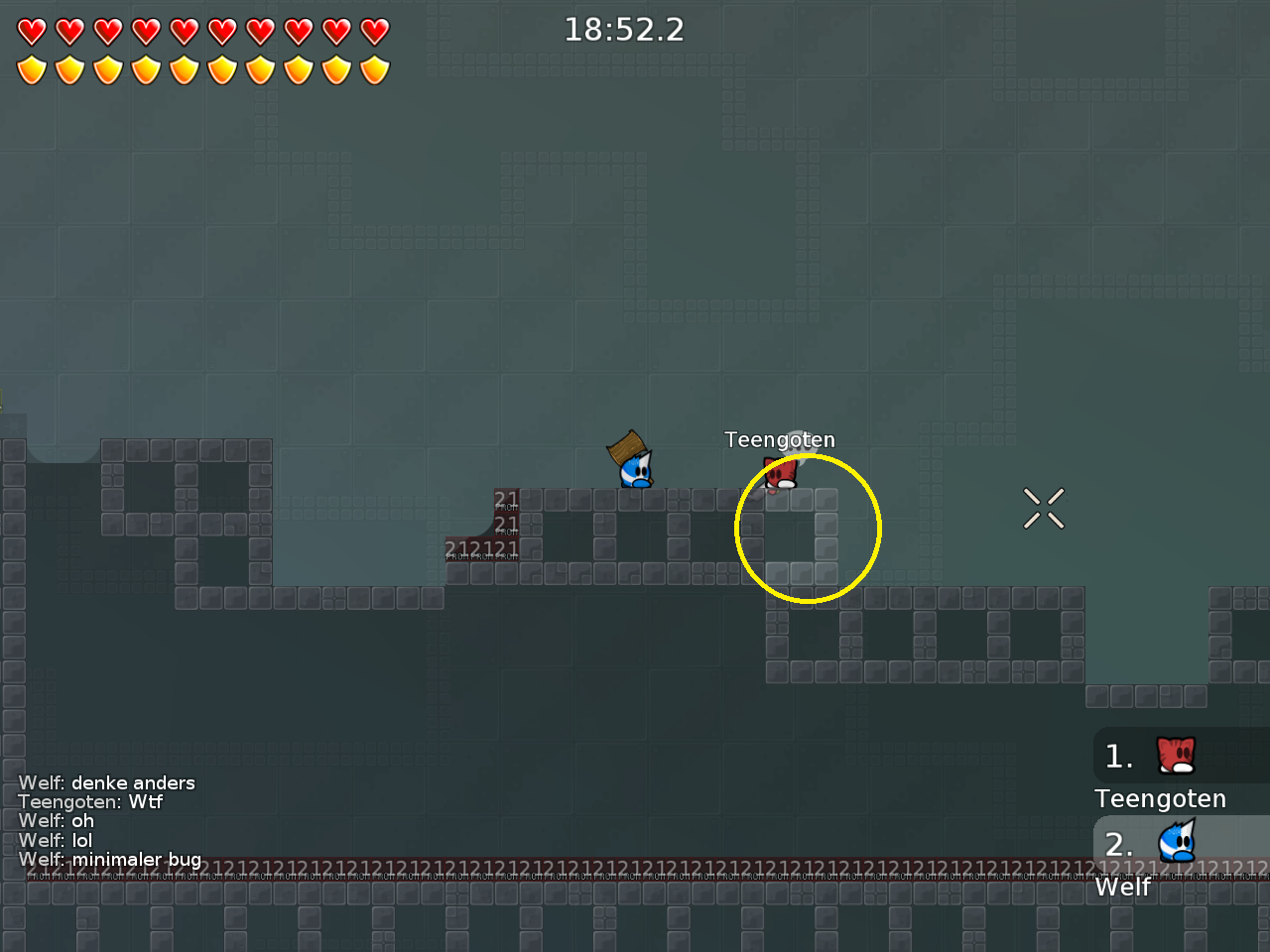Image resolution: width=1270 pixels, height=952 pixels.
Task: Click the yellow circle highlight marker
Action: (808, 528)
